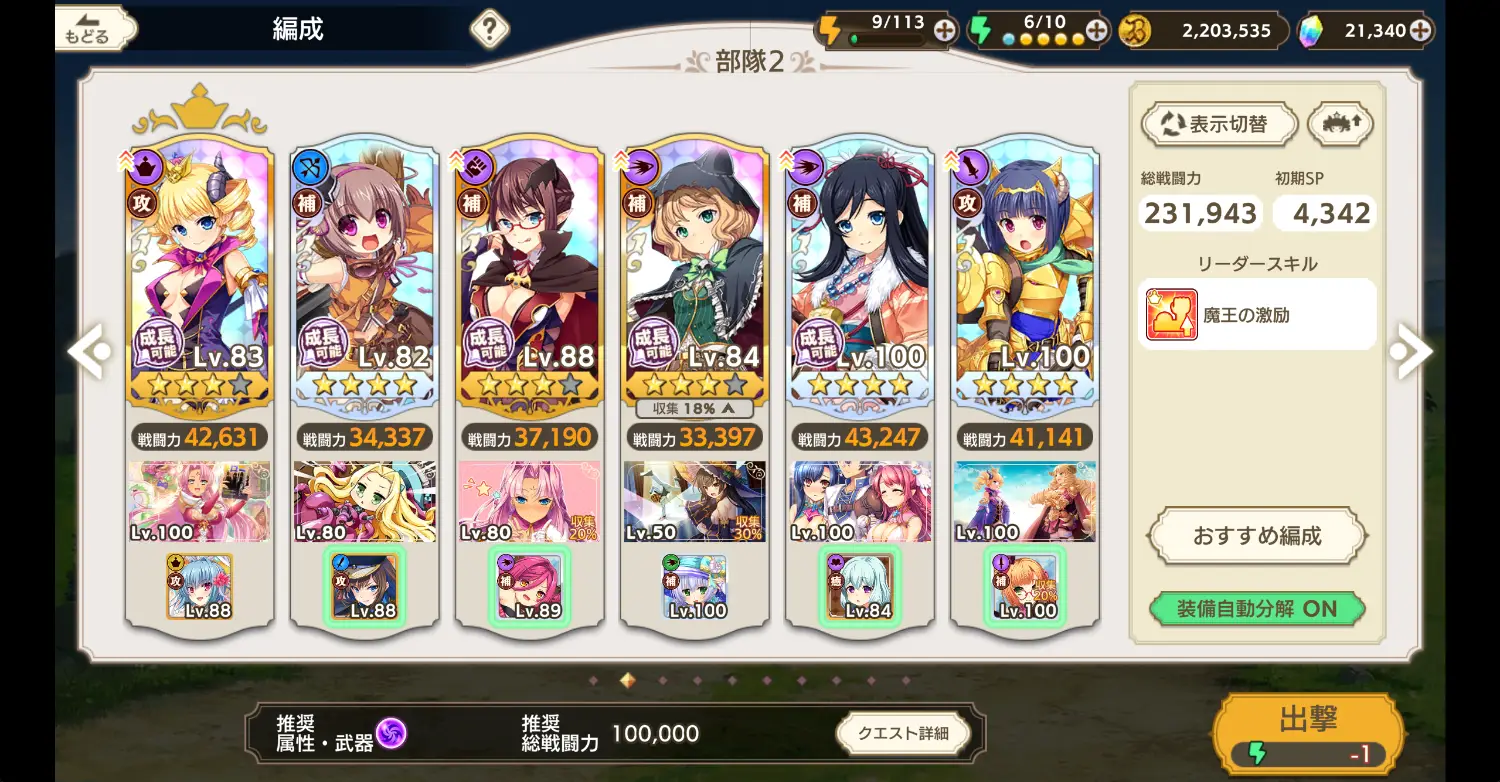Buy more gems with the plus beside 21,340

coord(1419,31)
